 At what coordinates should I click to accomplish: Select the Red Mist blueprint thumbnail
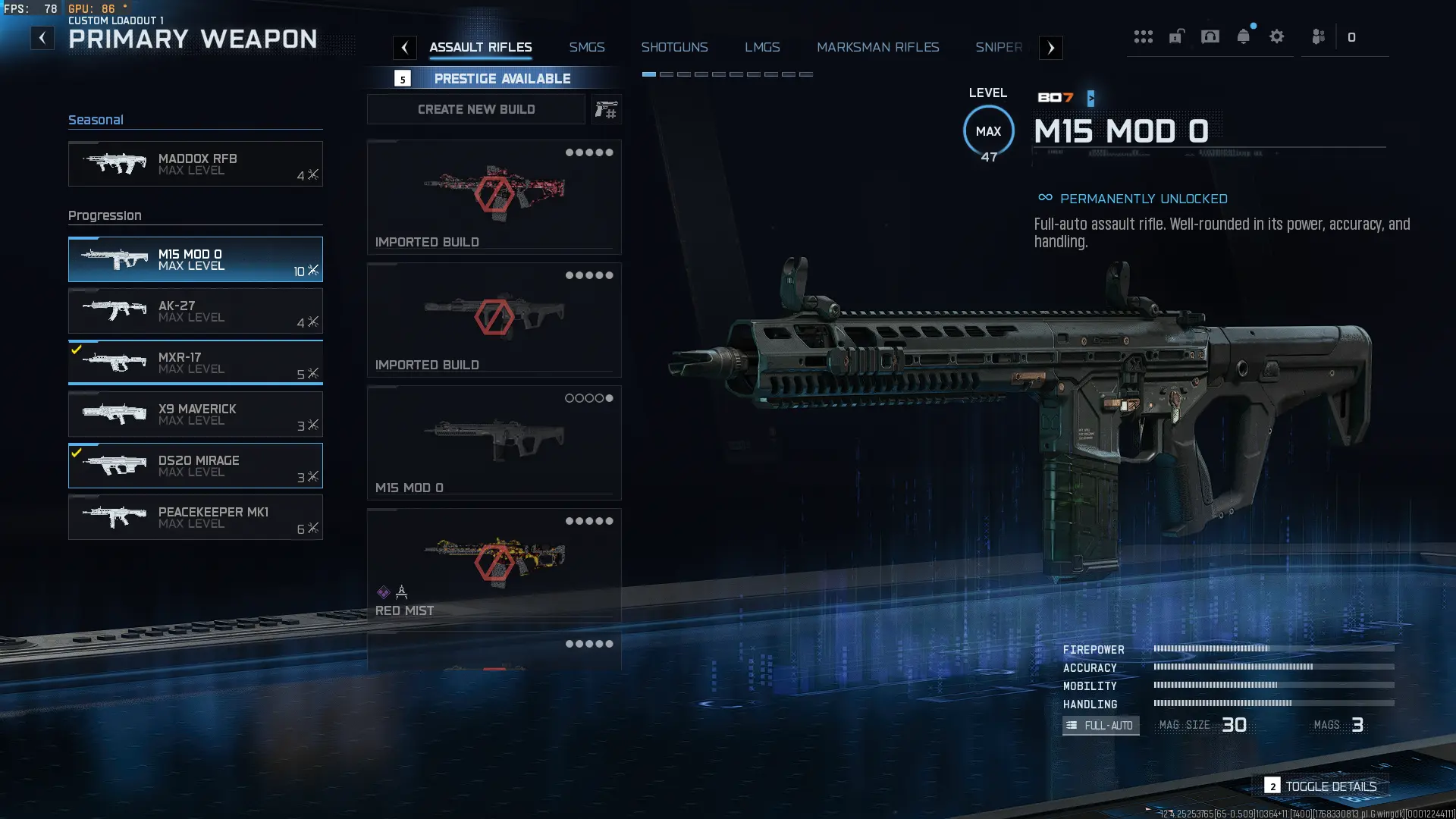pos(494,563)
